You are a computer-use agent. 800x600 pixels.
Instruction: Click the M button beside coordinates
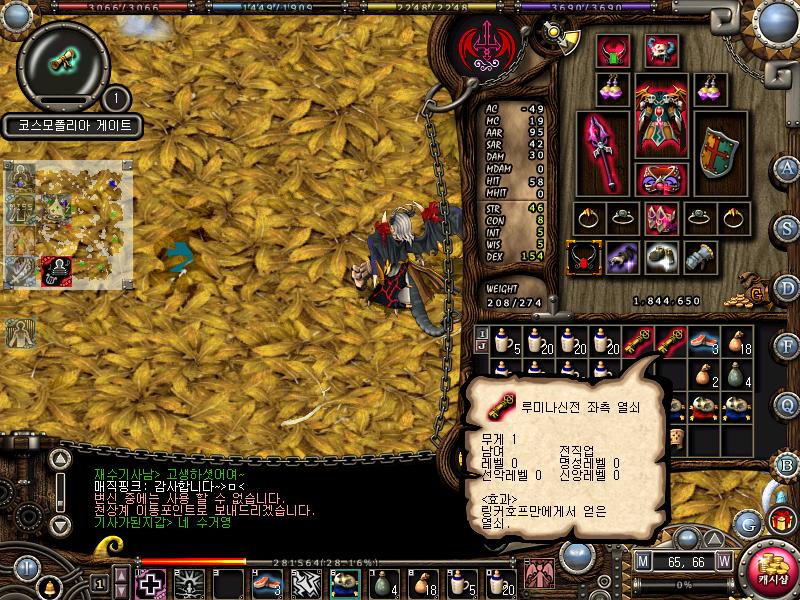(x=643, y=562)
